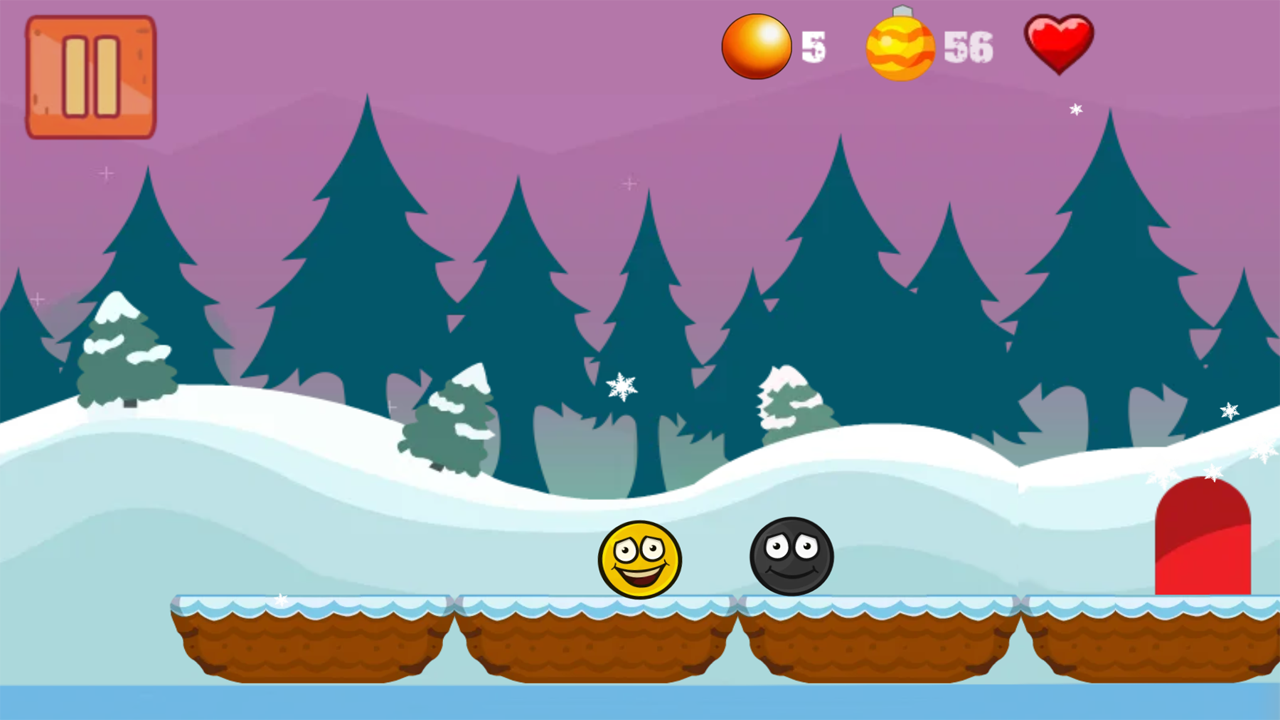1280x720 pixels.
Task: Click the water strip at the bottom
Action: (640, 700)
